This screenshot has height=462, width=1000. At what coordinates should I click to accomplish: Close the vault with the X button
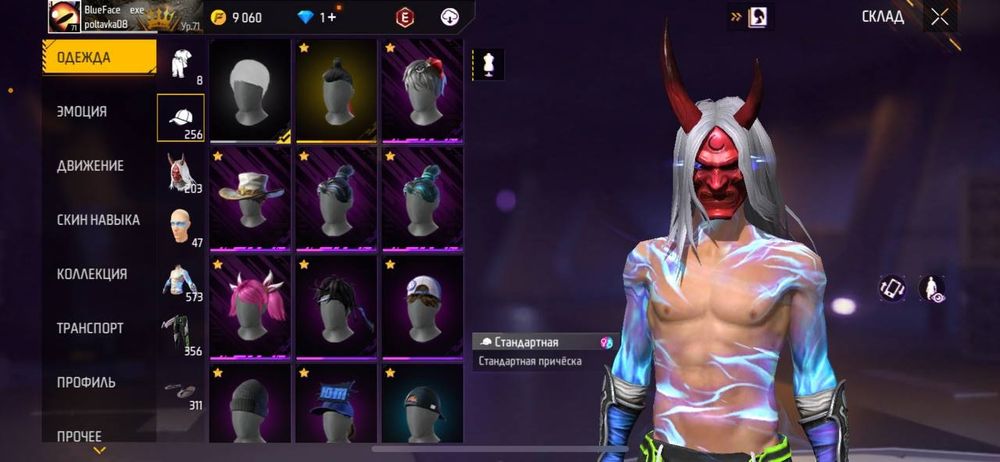click(939, 16)
